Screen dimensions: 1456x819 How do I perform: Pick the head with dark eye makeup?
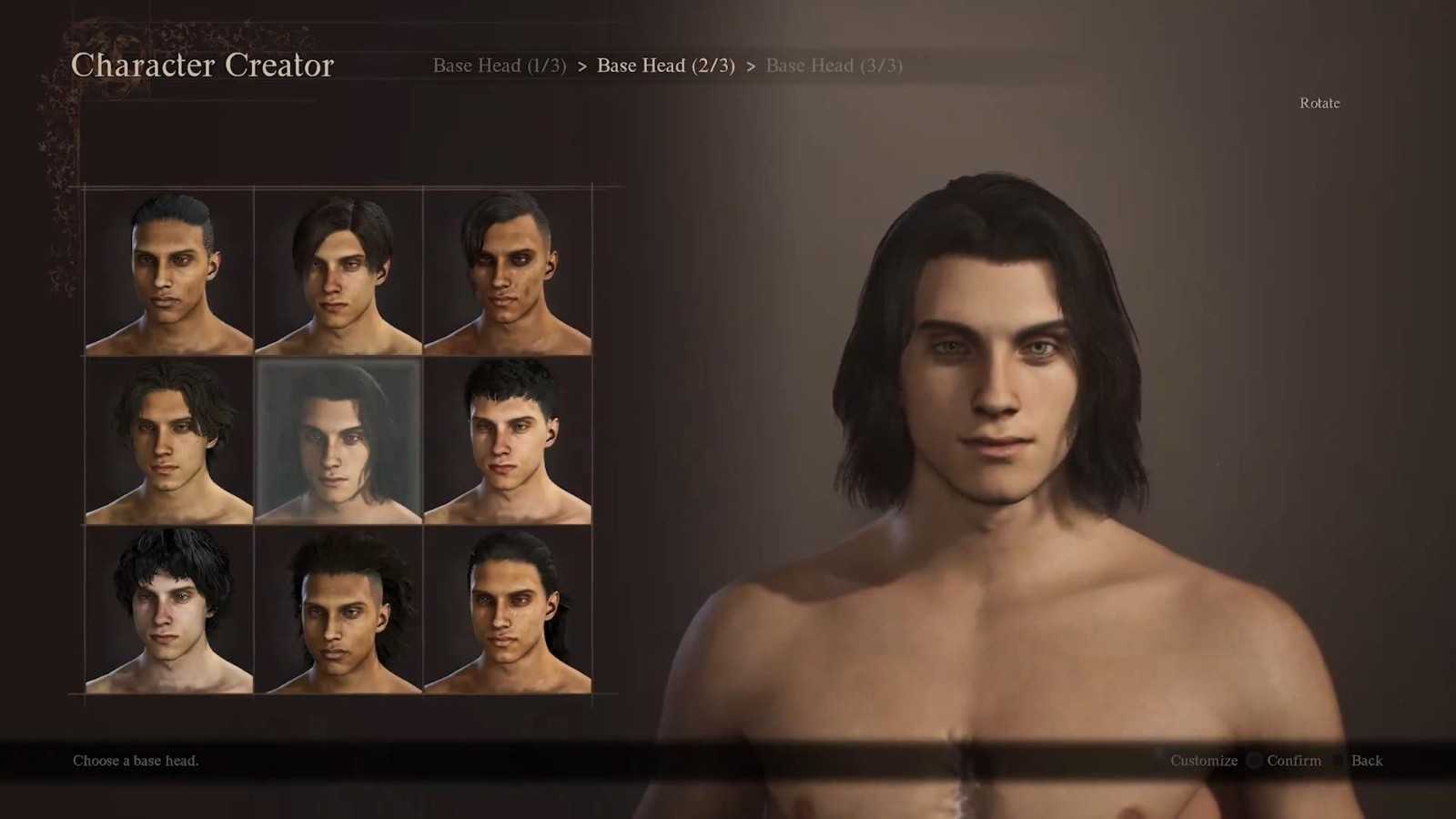coord(508,271)
